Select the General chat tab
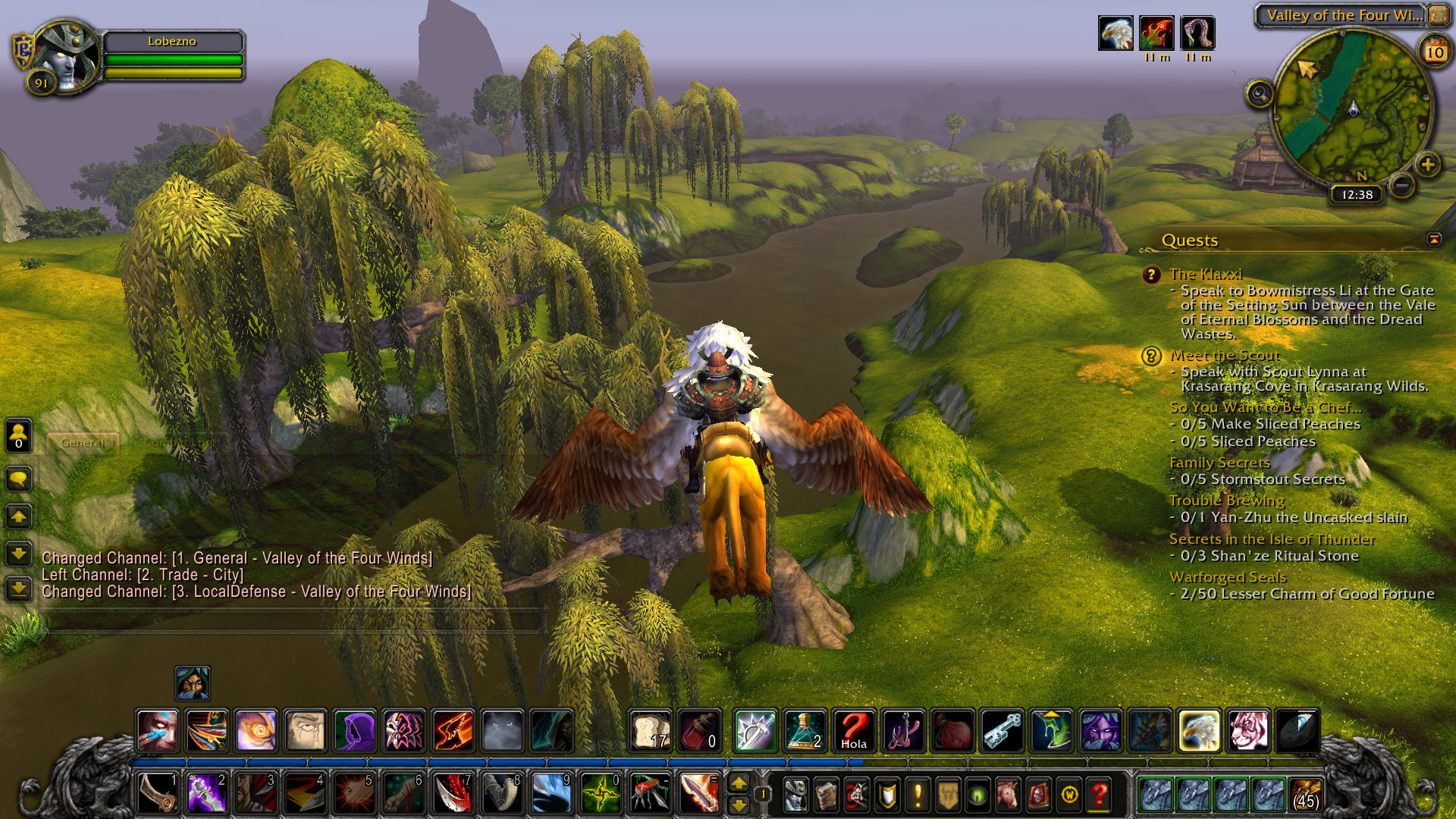1456x819 pixels. pyautogui.click(x=83, y=442)
